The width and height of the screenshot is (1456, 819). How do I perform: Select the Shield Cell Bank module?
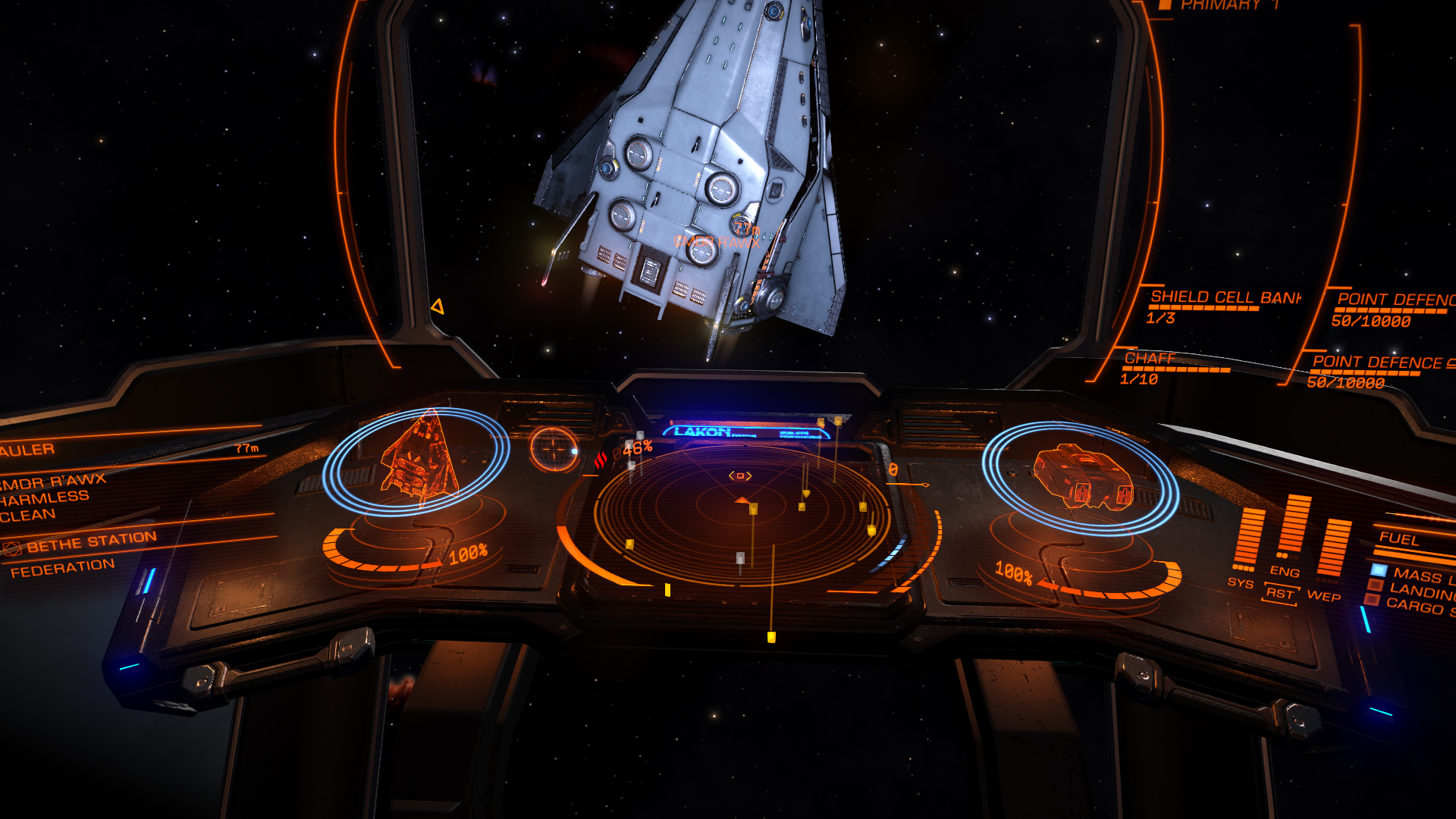pyautogui.click(x=1224, y=297)
